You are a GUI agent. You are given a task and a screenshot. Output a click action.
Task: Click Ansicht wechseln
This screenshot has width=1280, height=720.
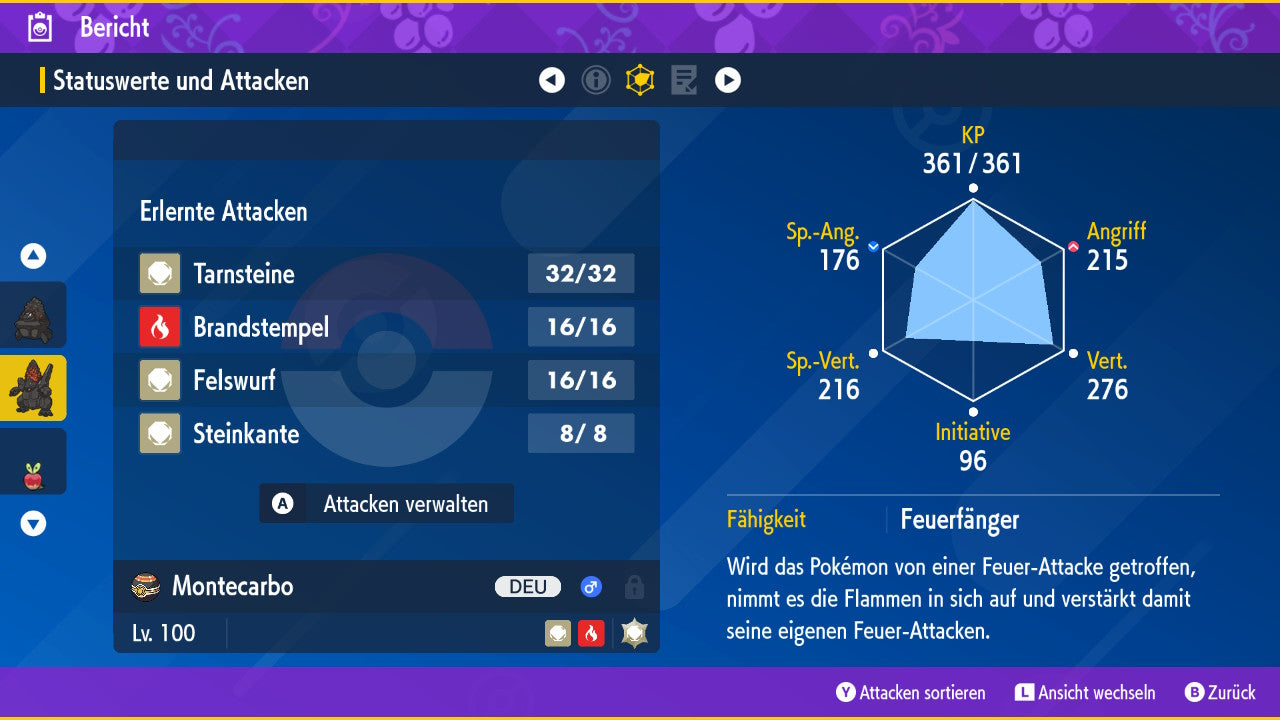(x=1085, y=693)
